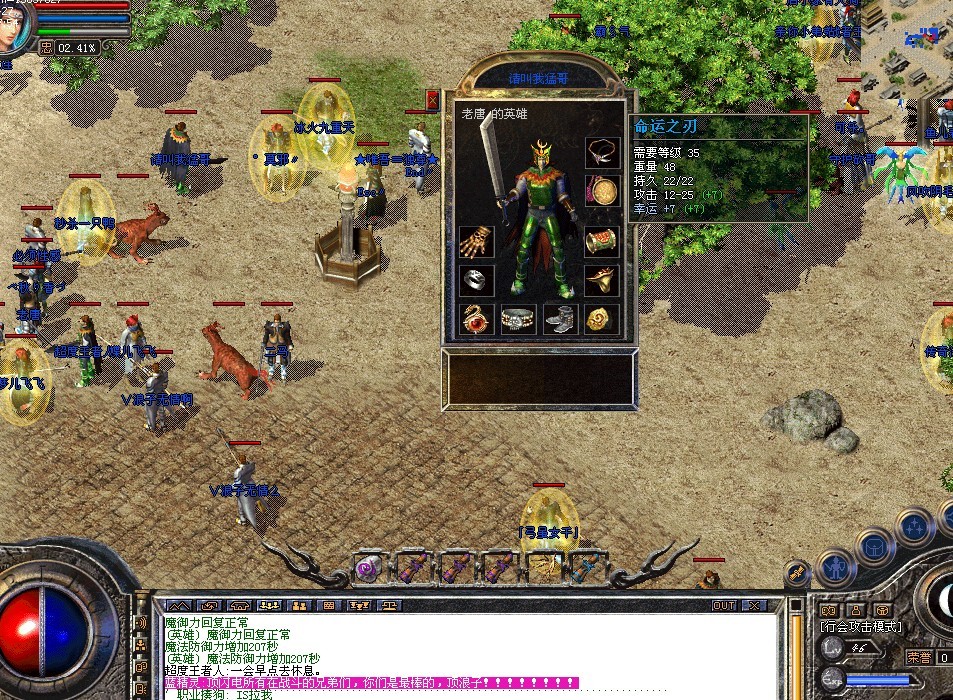
Task: Select the round gold medal slot
Action: click(x=602, y=191)
